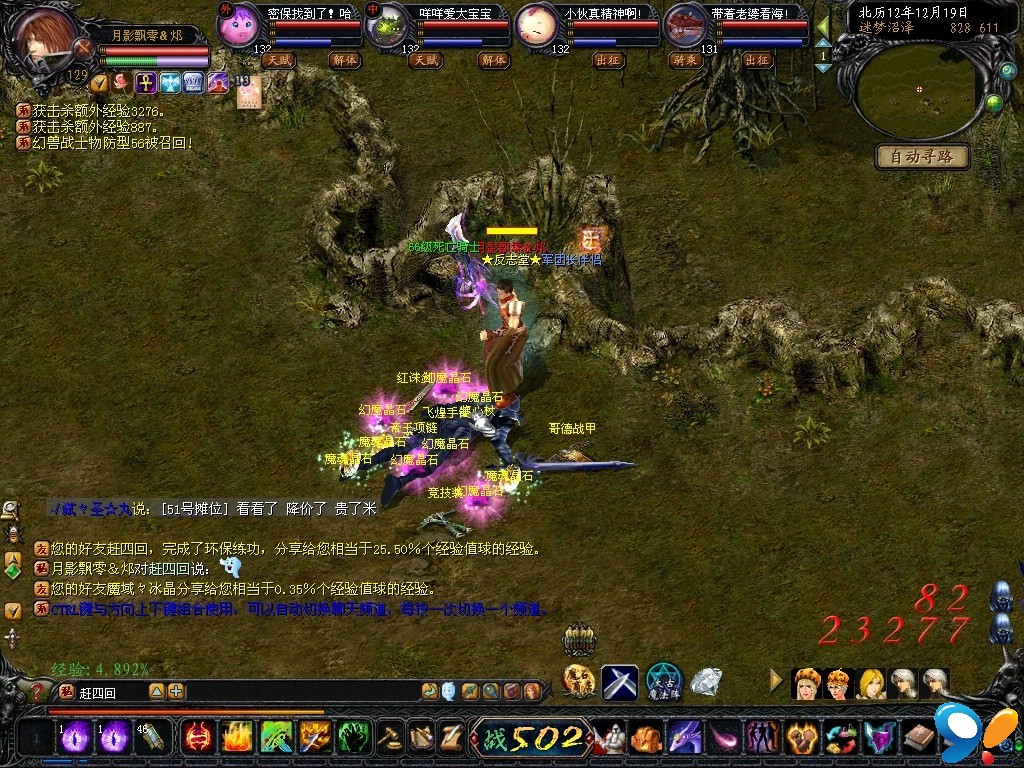Click the rose buff icon
The width and height of the screenshot is (1024, 768).
point(122,83)
